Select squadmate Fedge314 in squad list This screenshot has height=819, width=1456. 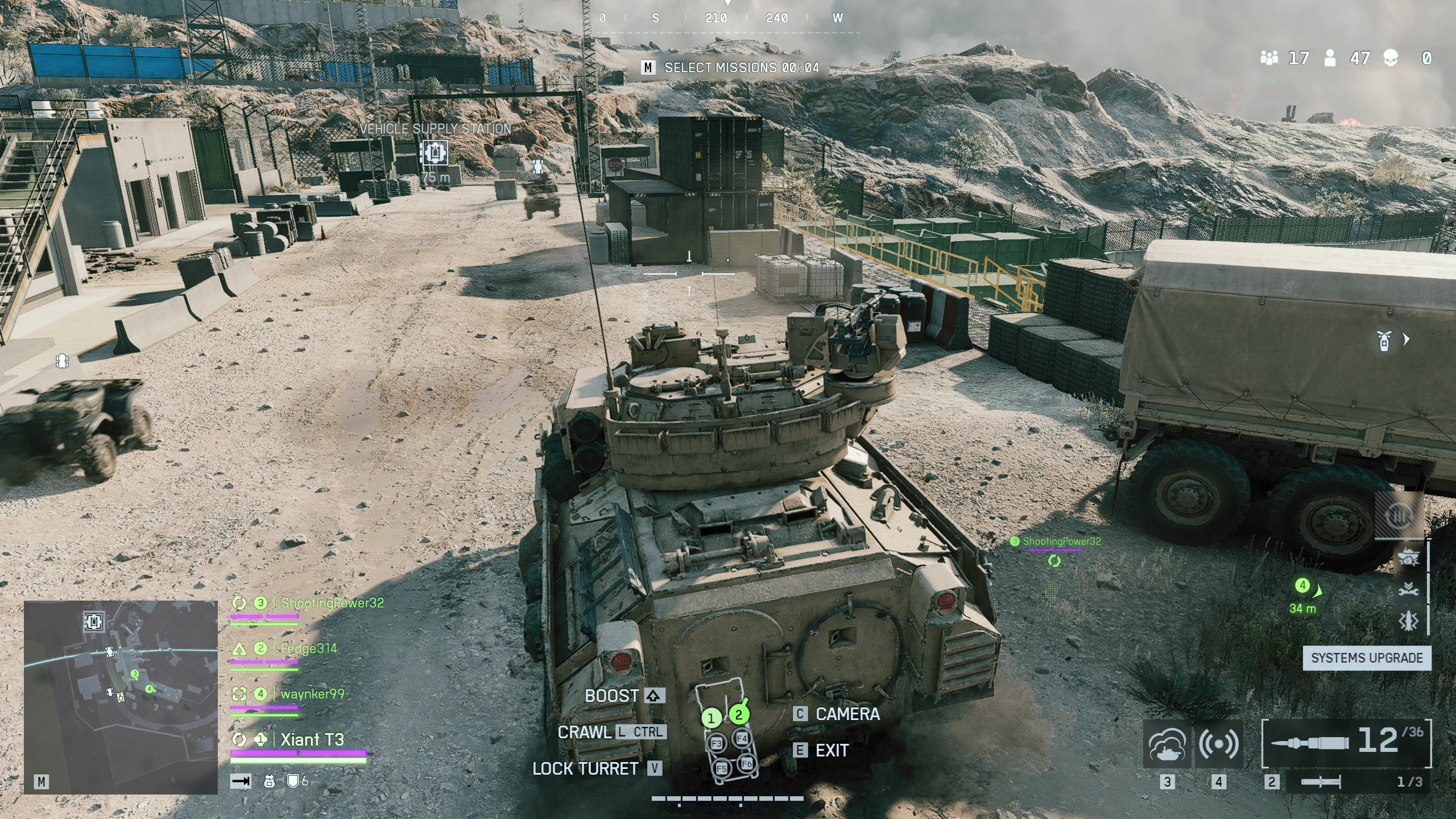click(x=308, y=648)
